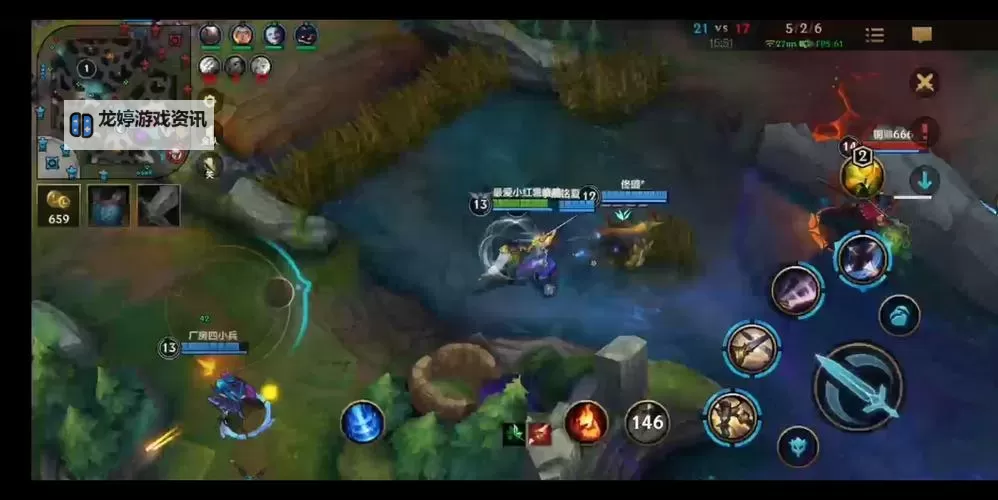This screenshot has width=998, height=500.
Task: Tap the small ward button above the attack button
Action: click(x=899, y=315)
